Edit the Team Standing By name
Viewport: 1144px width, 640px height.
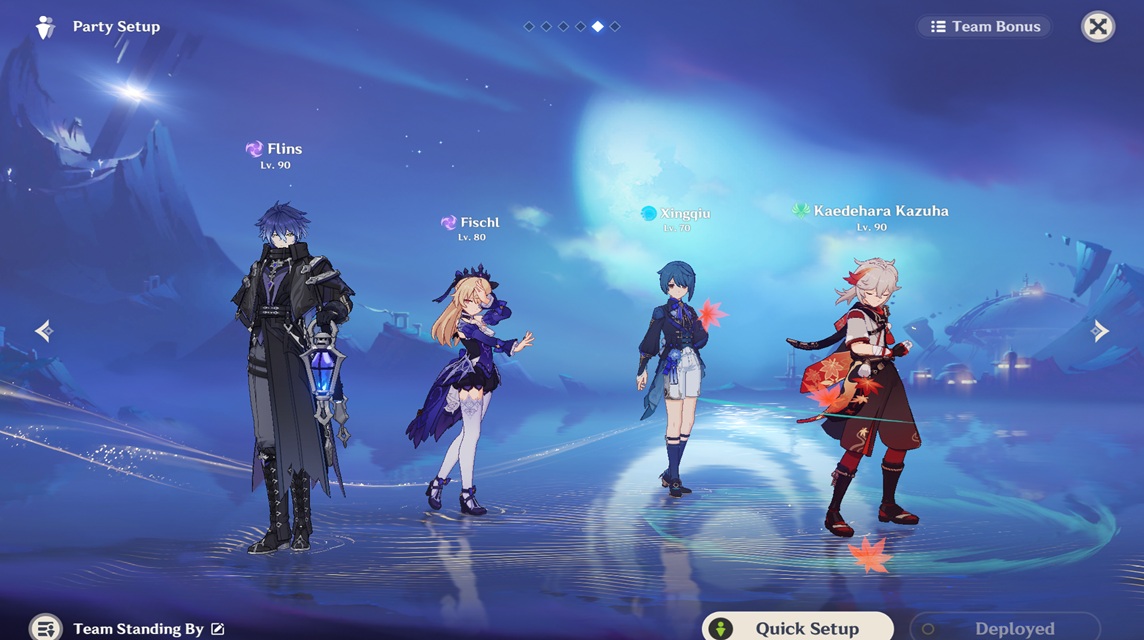point(218,629)
